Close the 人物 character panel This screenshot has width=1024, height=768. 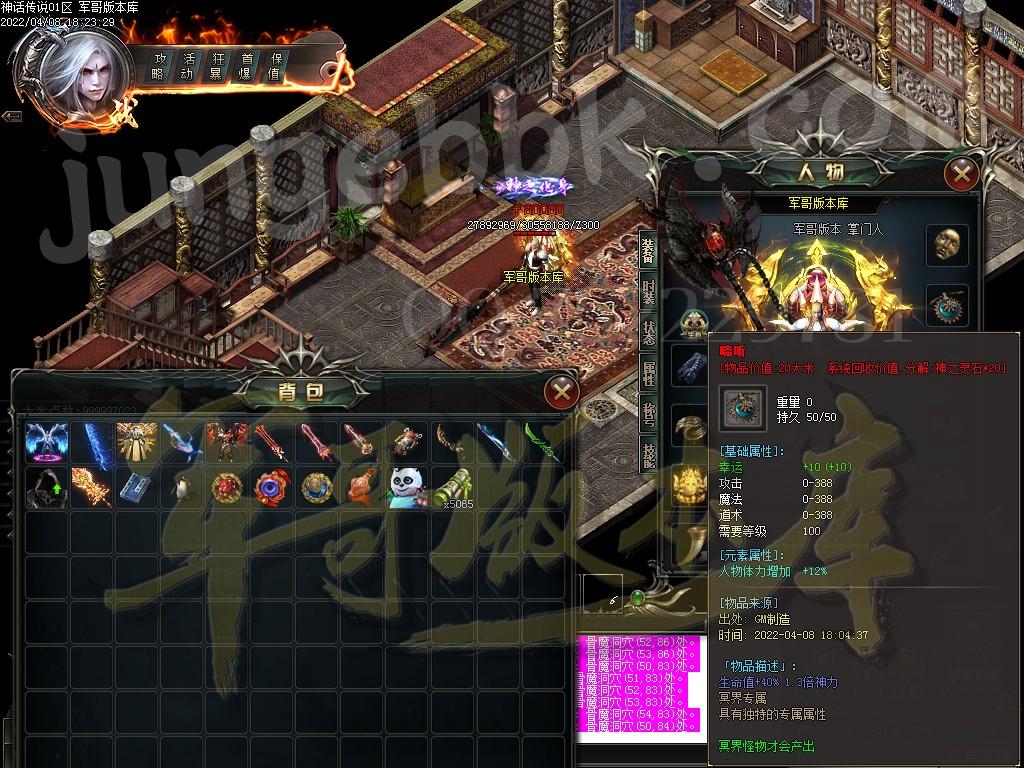961,175
